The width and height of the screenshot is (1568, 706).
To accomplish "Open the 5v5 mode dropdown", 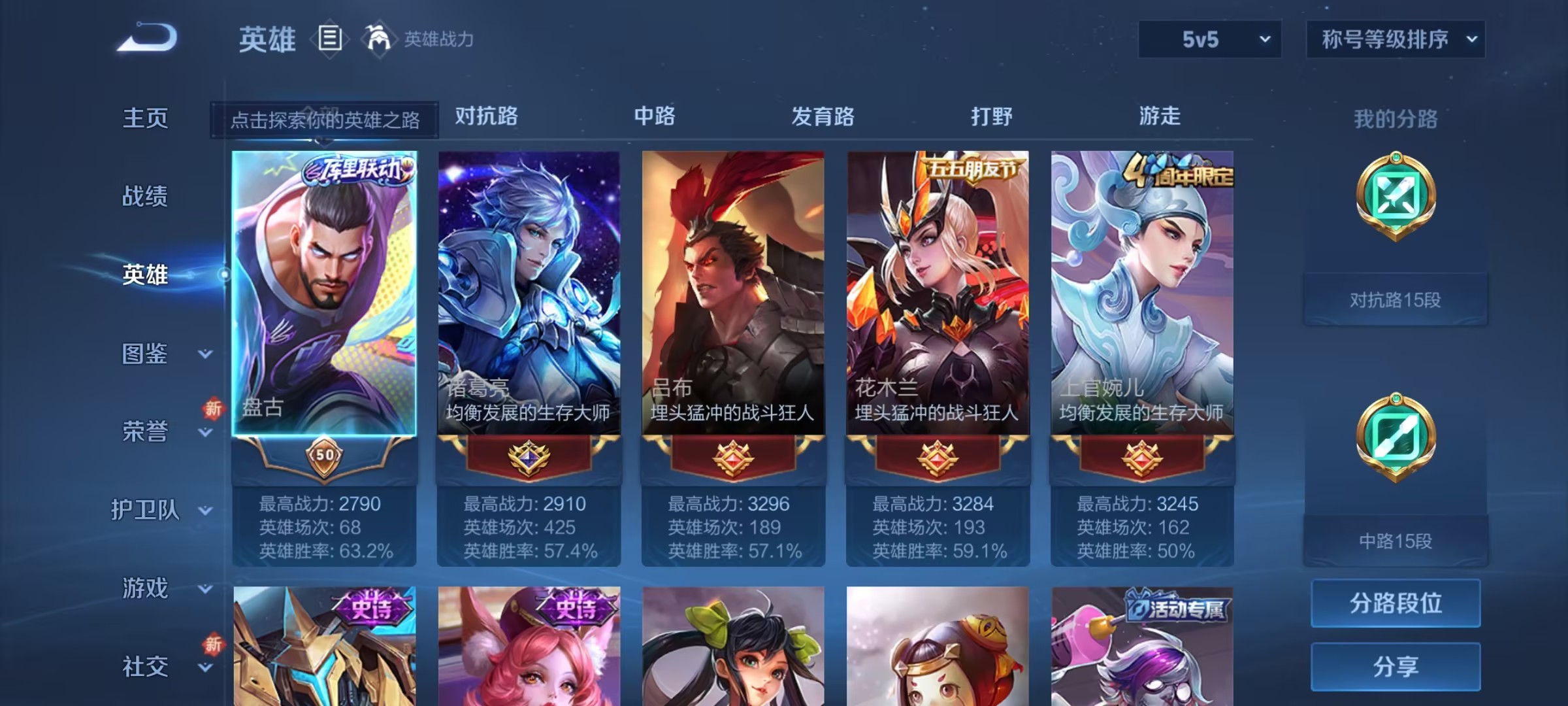I will point(1209,39).
